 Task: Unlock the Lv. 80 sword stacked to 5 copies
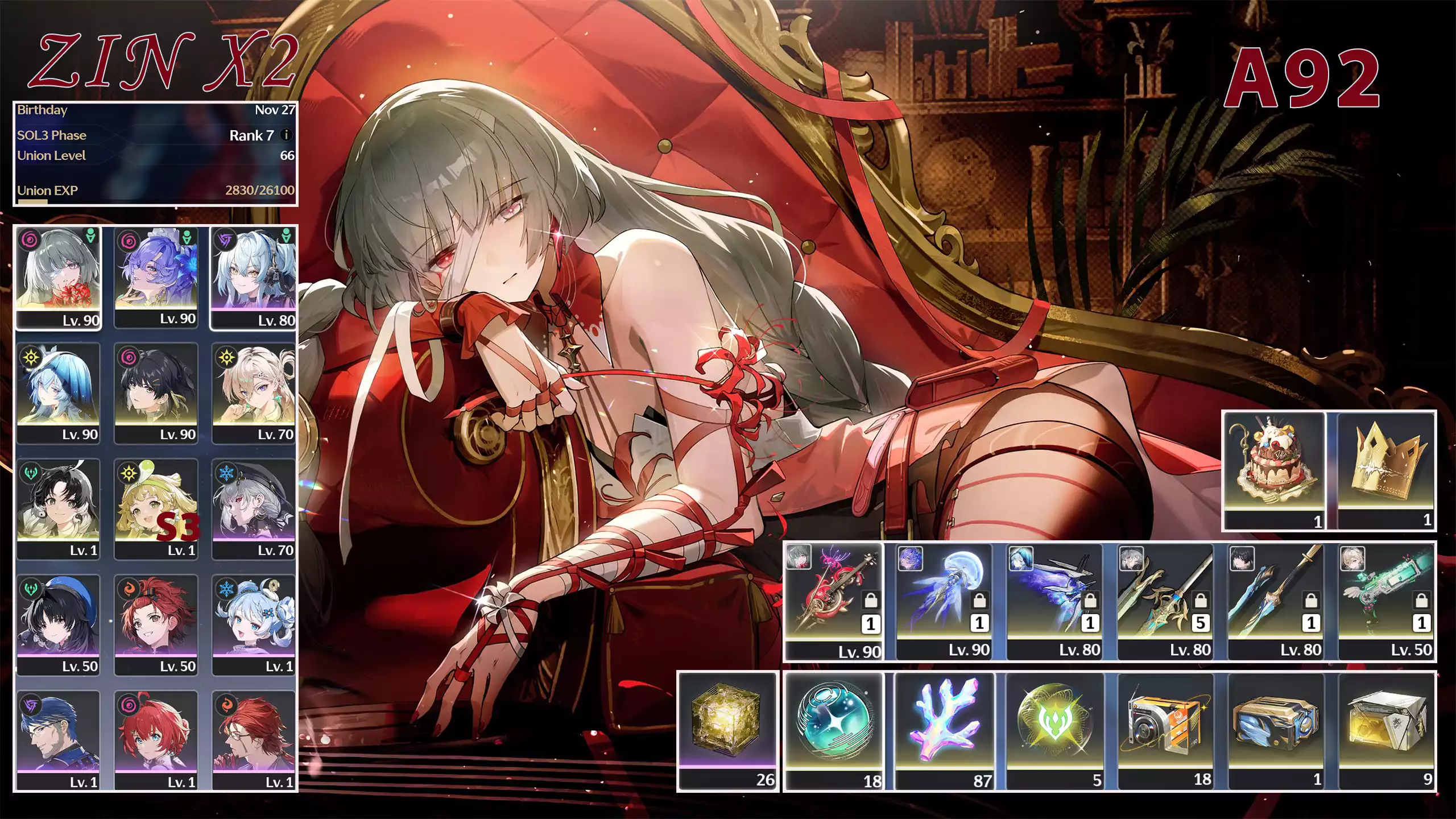click(x=1201, y=601)
